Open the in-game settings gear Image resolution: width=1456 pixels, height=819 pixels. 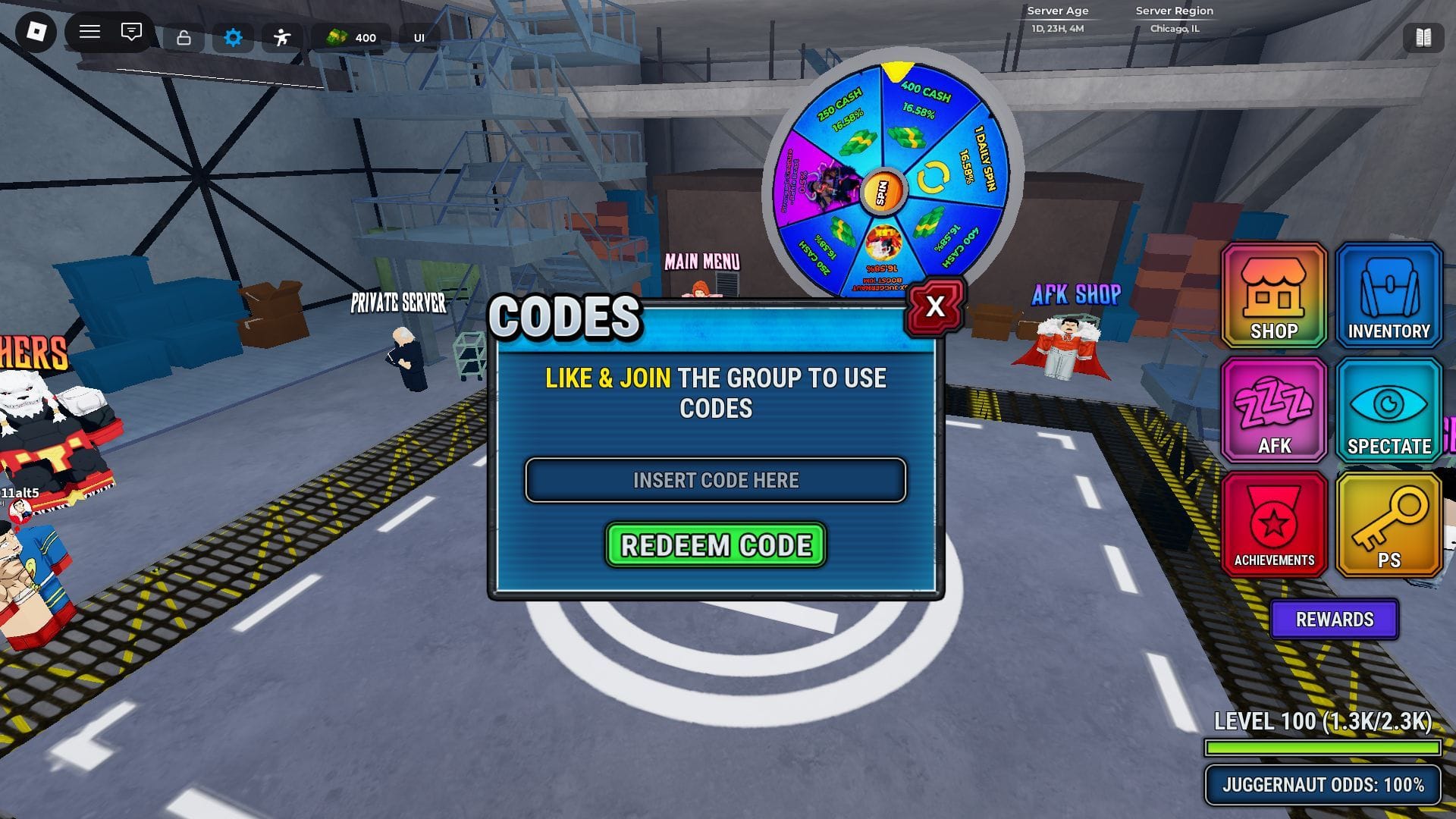point(233,36)
